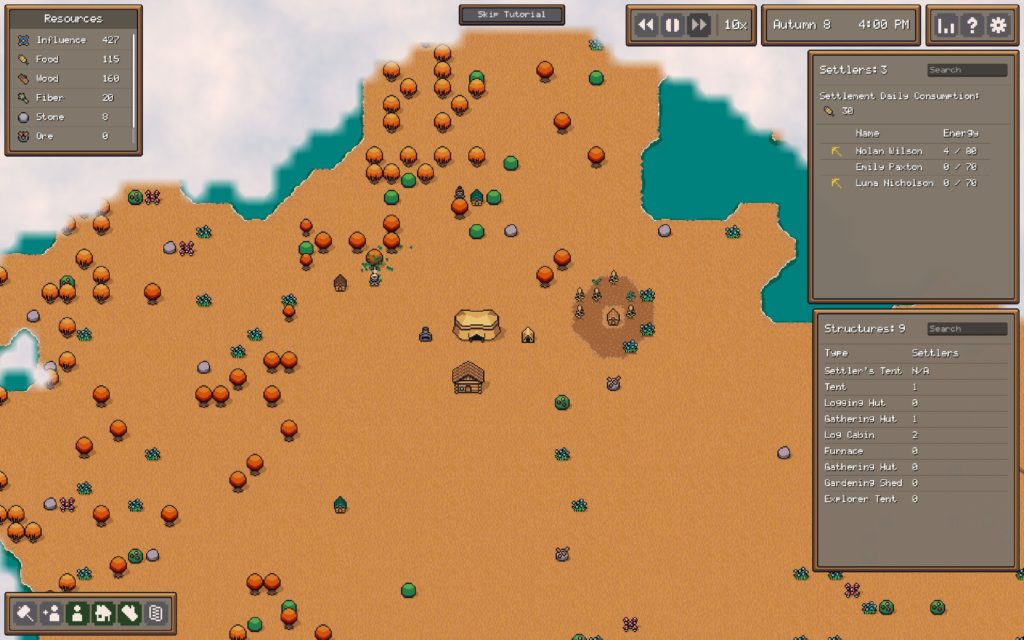The height and width of the screenshot is (640, 1024).
Task: Toggle the glove toolbar button
Action: pos(129,613)
